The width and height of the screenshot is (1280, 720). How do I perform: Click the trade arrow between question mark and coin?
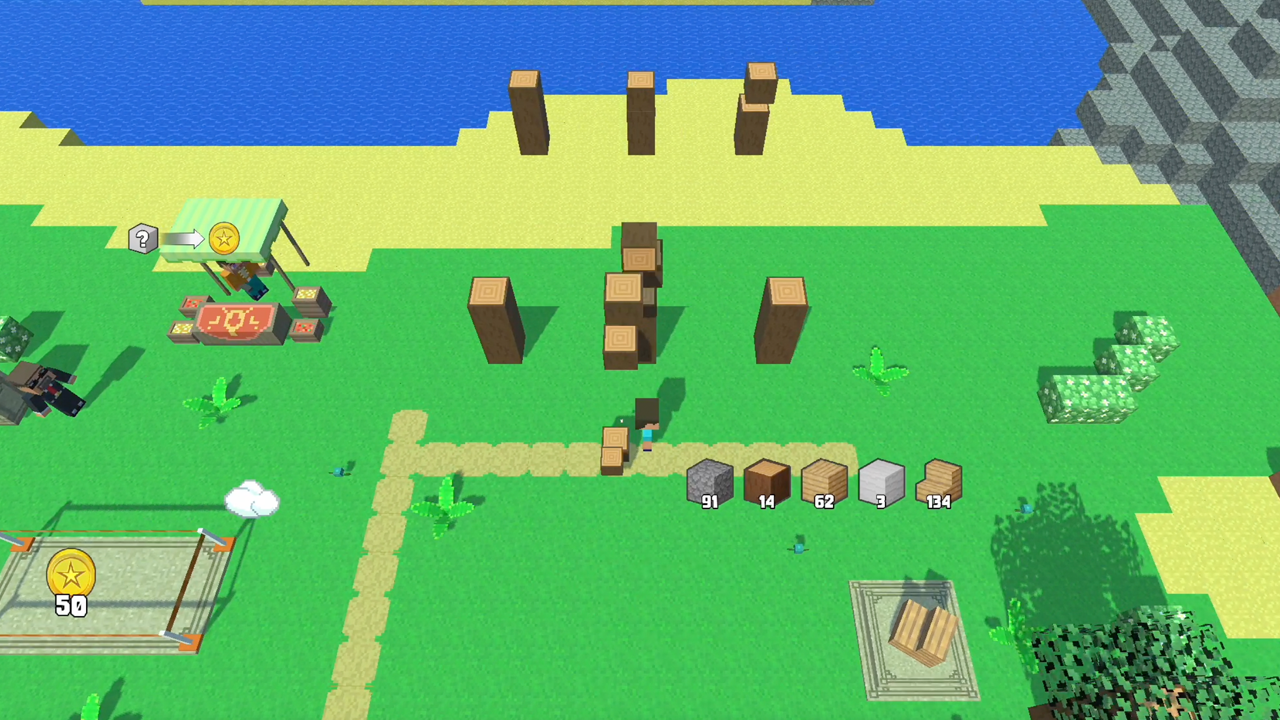[184, 238]
